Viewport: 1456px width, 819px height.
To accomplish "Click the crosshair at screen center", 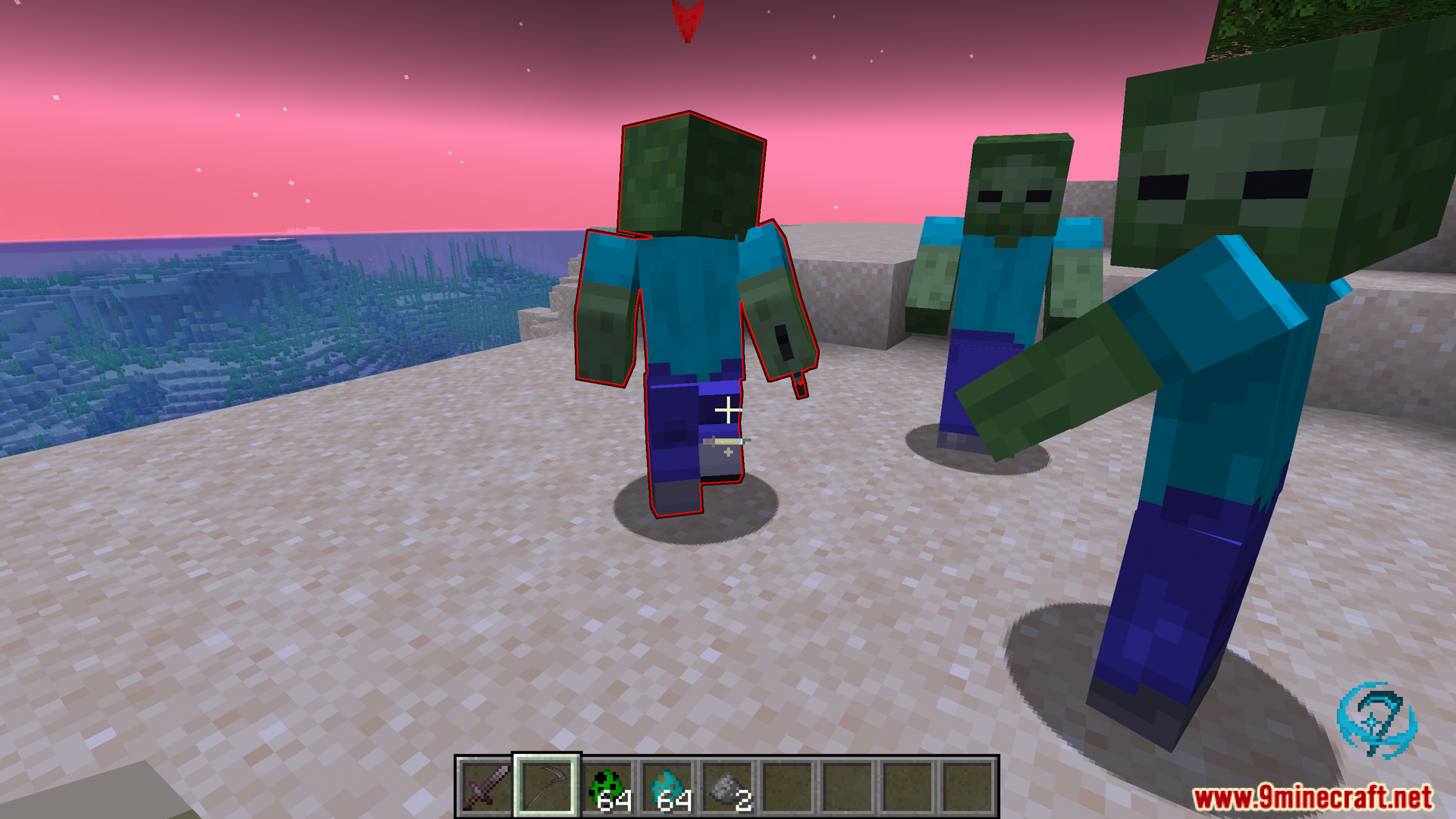I will pyautogui.click(x=728, y=409).
